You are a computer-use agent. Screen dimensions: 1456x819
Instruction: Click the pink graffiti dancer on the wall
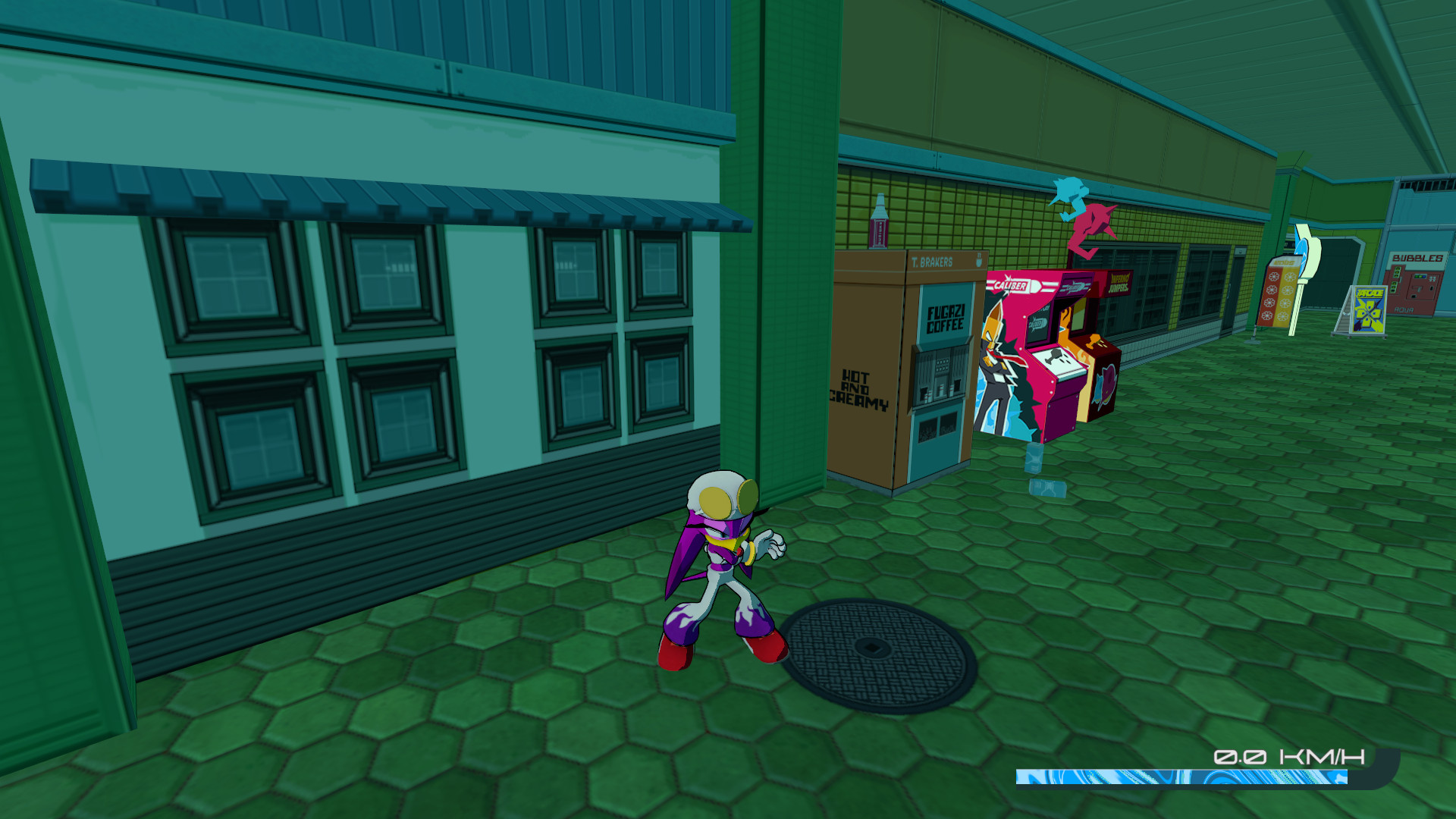(x=1094, y=221)
